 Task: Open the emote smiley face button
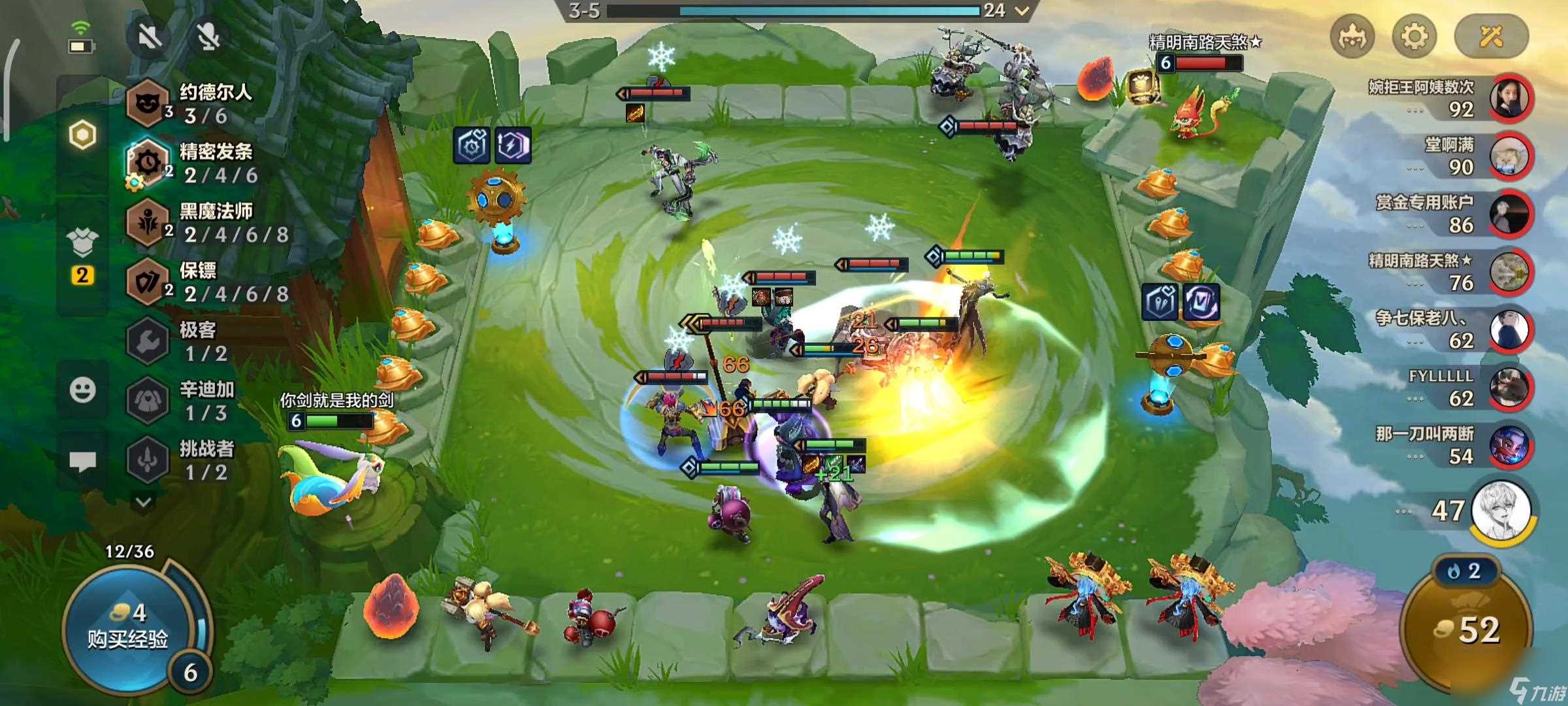82,390
